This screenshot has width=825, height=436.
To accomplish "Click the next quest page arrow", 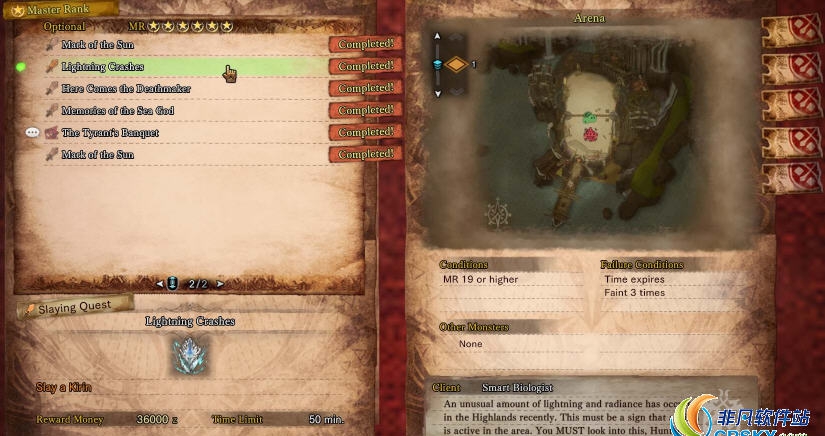I will pos(220,284).
